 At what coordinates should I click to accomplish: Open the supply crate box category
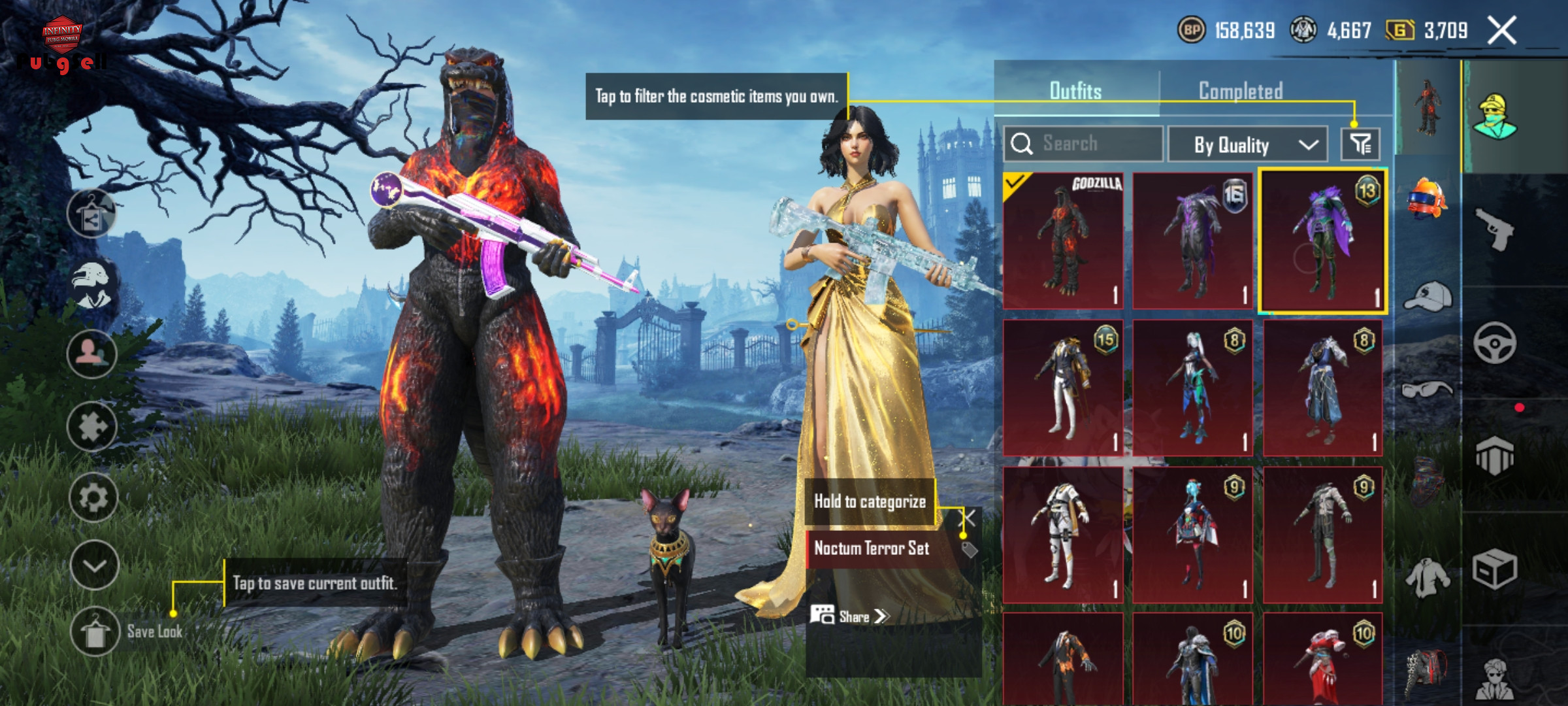coord(1495,569)
